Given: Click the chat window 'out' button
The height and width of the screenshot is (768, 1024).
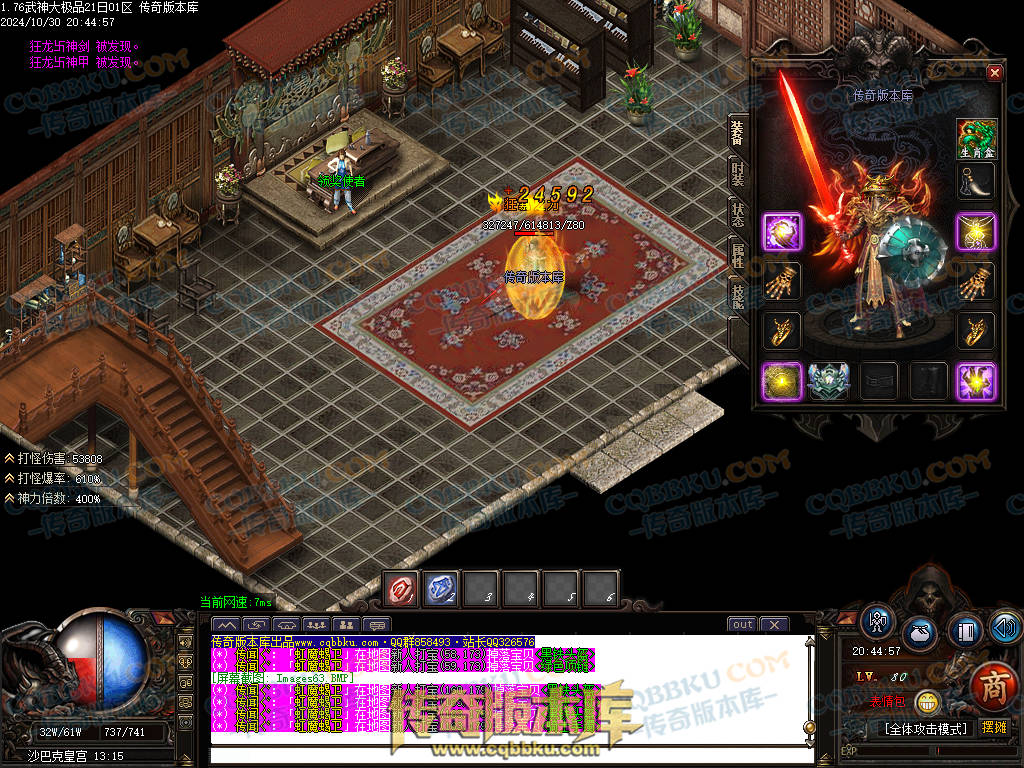Looking at the screenshot, I should pos(742,625).
